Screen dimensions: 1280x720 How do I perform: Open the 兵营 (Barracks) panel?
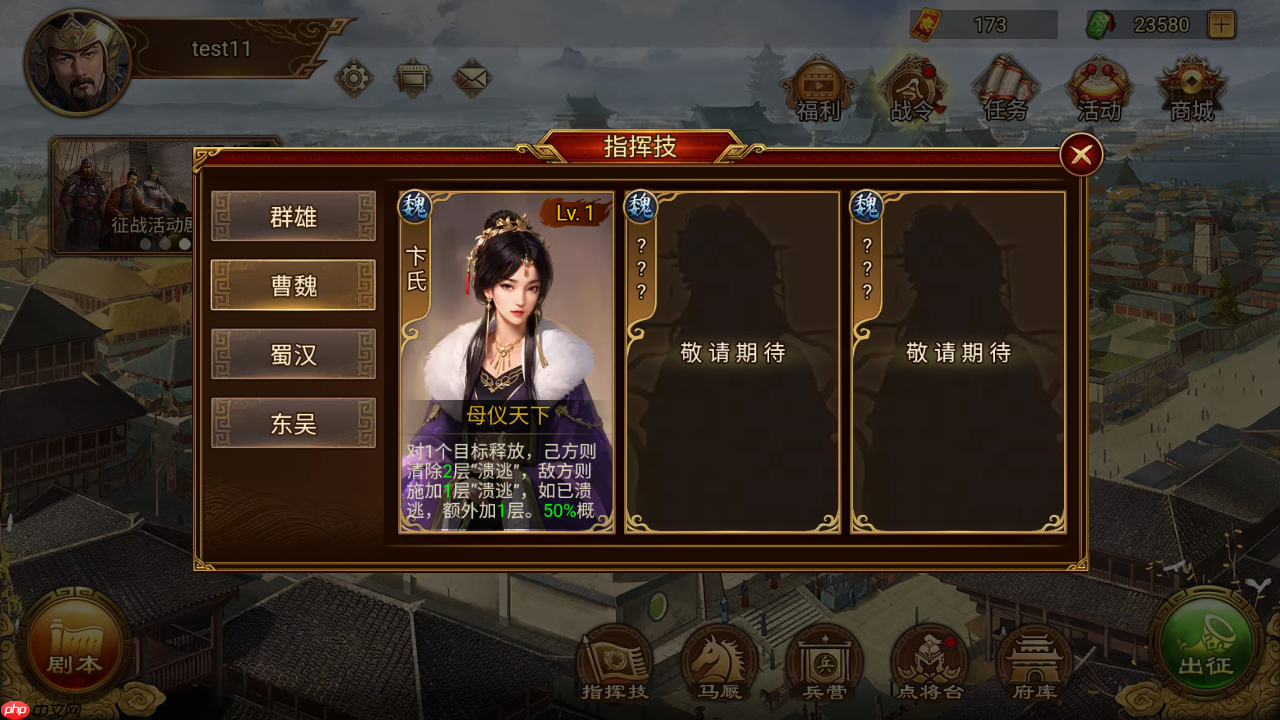point(825,660)
